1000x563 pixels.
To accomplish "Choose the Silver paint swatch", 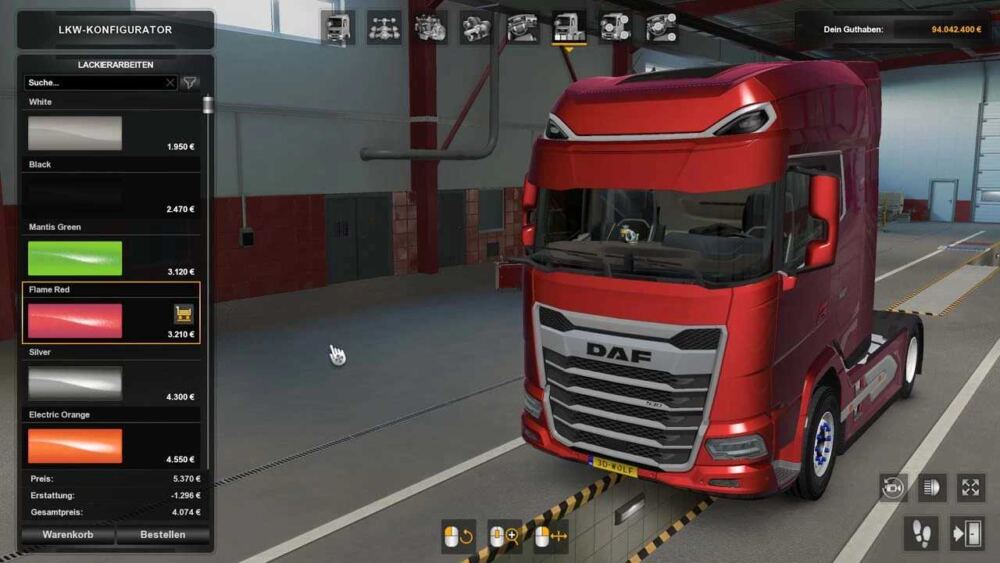I will [x=75, y=383].
